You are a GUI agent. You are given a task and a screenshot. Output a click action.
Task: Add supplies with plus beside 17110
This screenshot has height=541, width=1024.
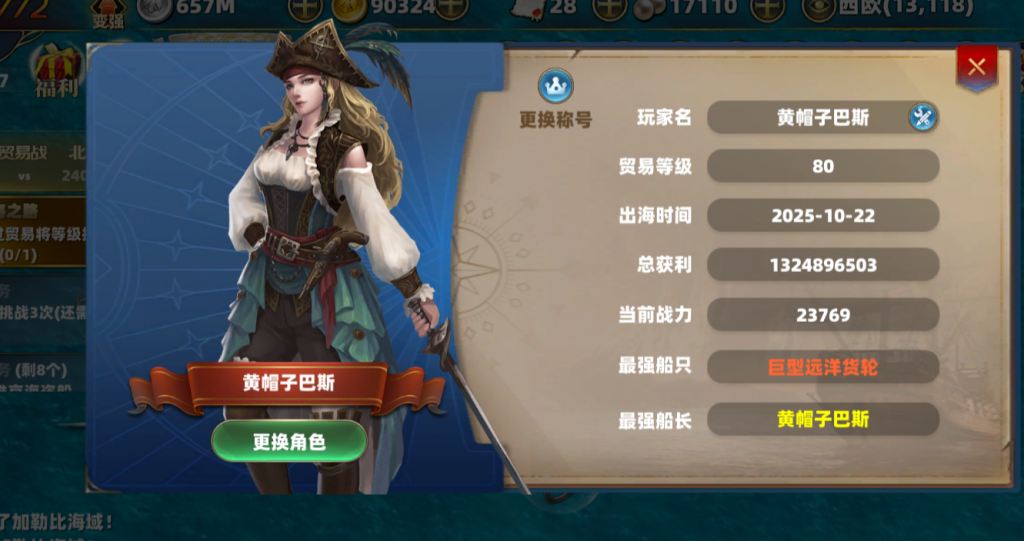pos(766,8)
